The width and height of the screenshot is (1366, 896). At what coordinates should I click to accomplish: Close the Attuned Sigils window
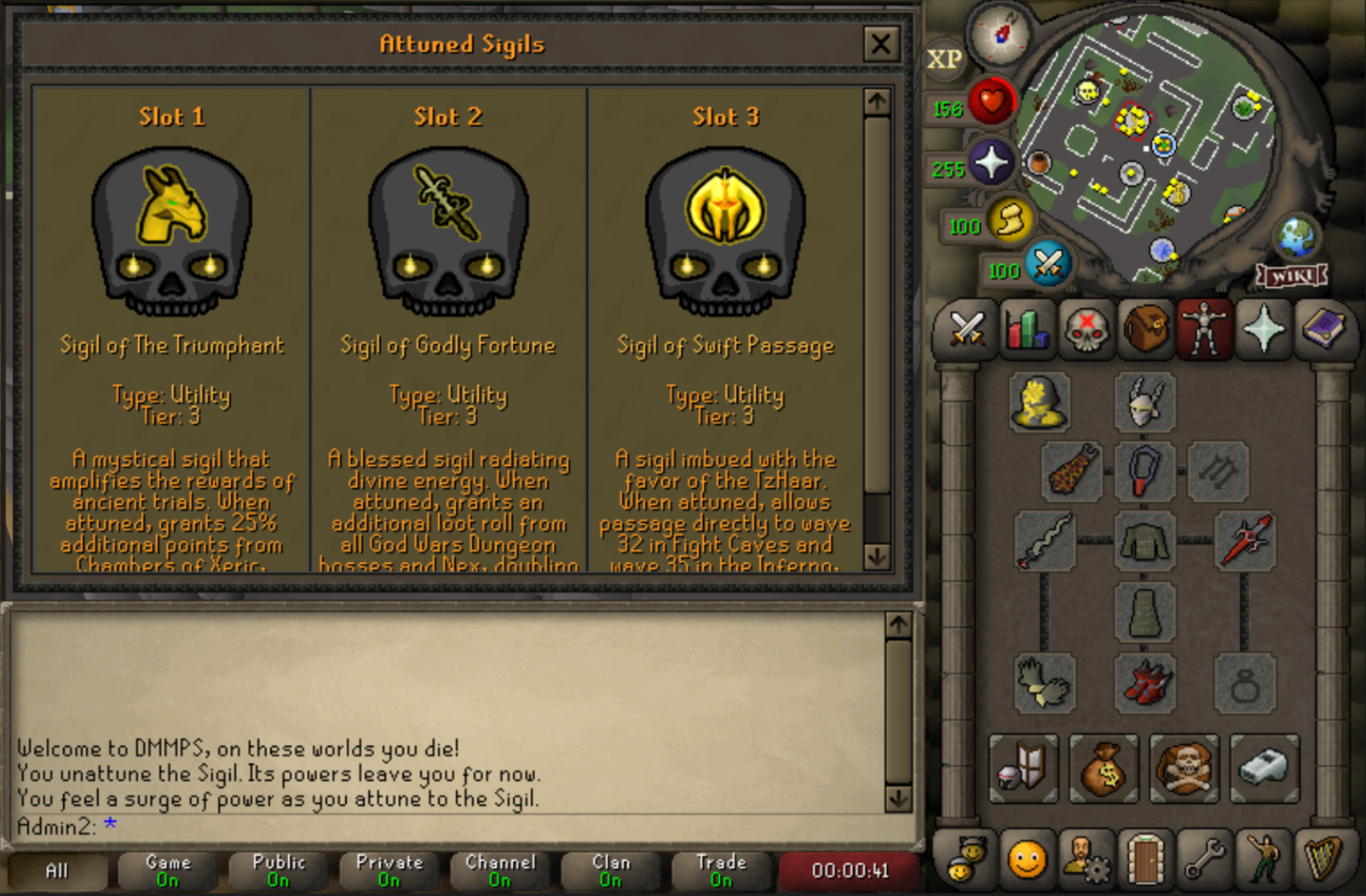[x=880, y=43]
